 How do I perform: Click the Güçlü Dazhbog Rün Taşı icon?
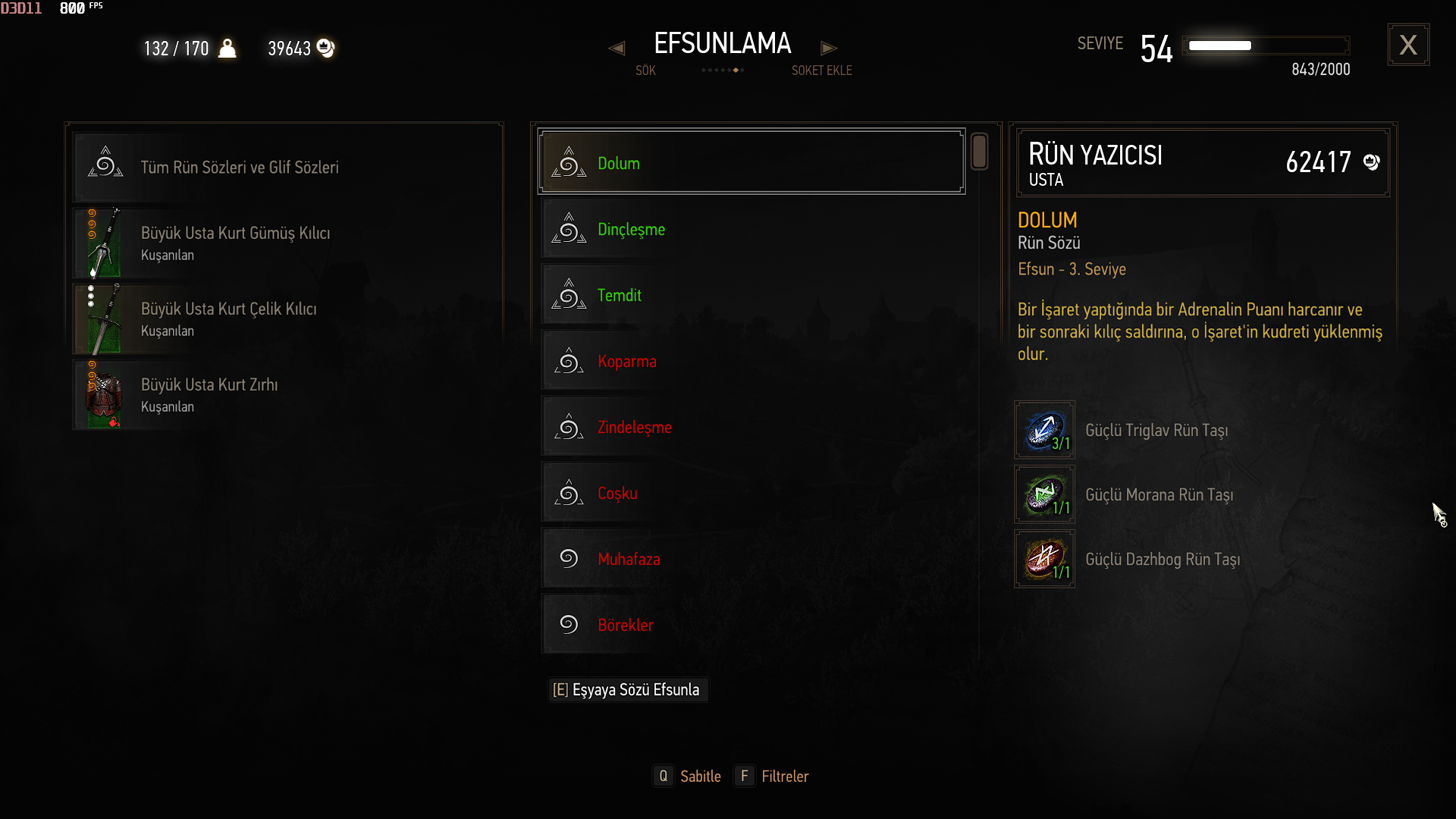[x=1044, y=559]
